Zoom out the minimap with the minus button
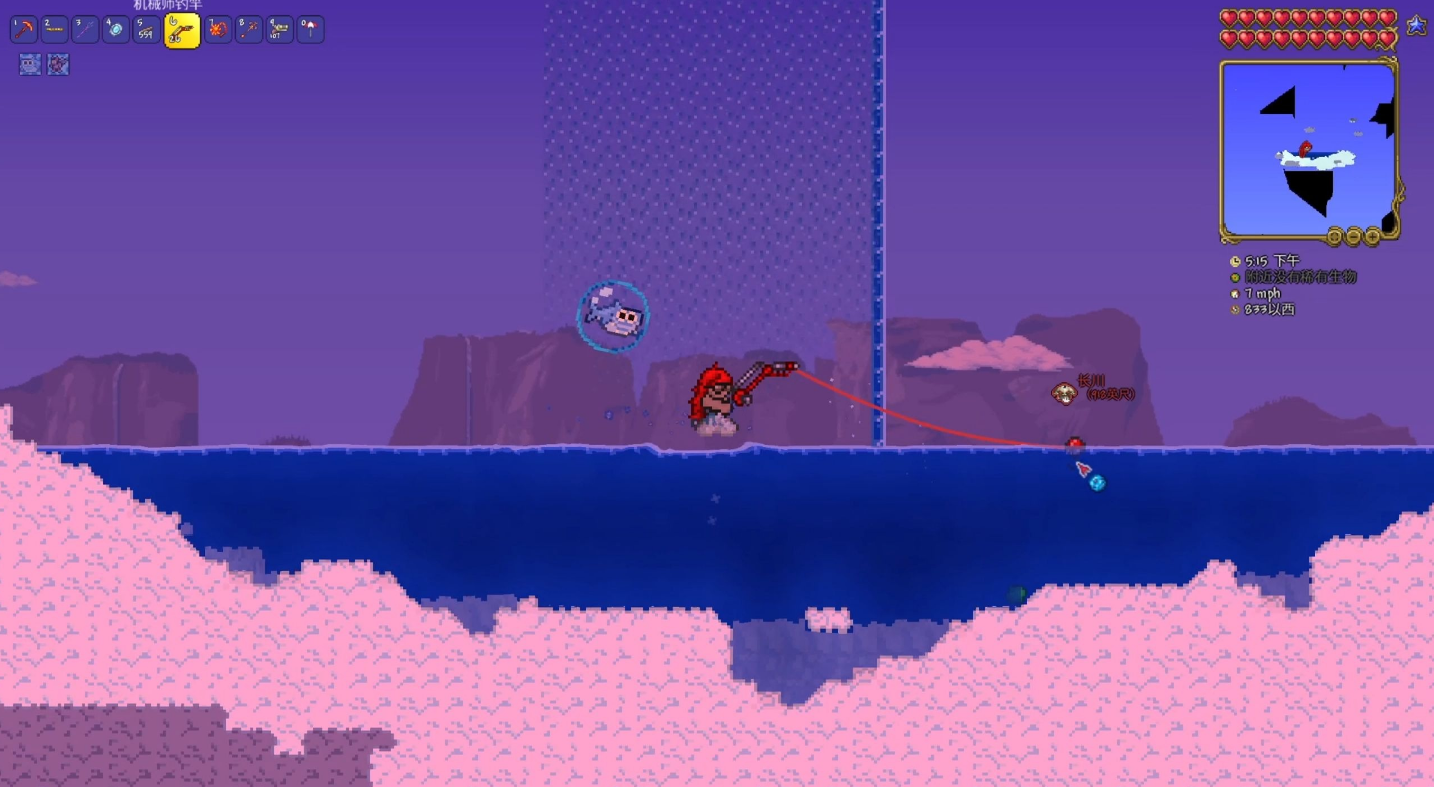Screen dimensions: 1434x787 [1353, 237]
